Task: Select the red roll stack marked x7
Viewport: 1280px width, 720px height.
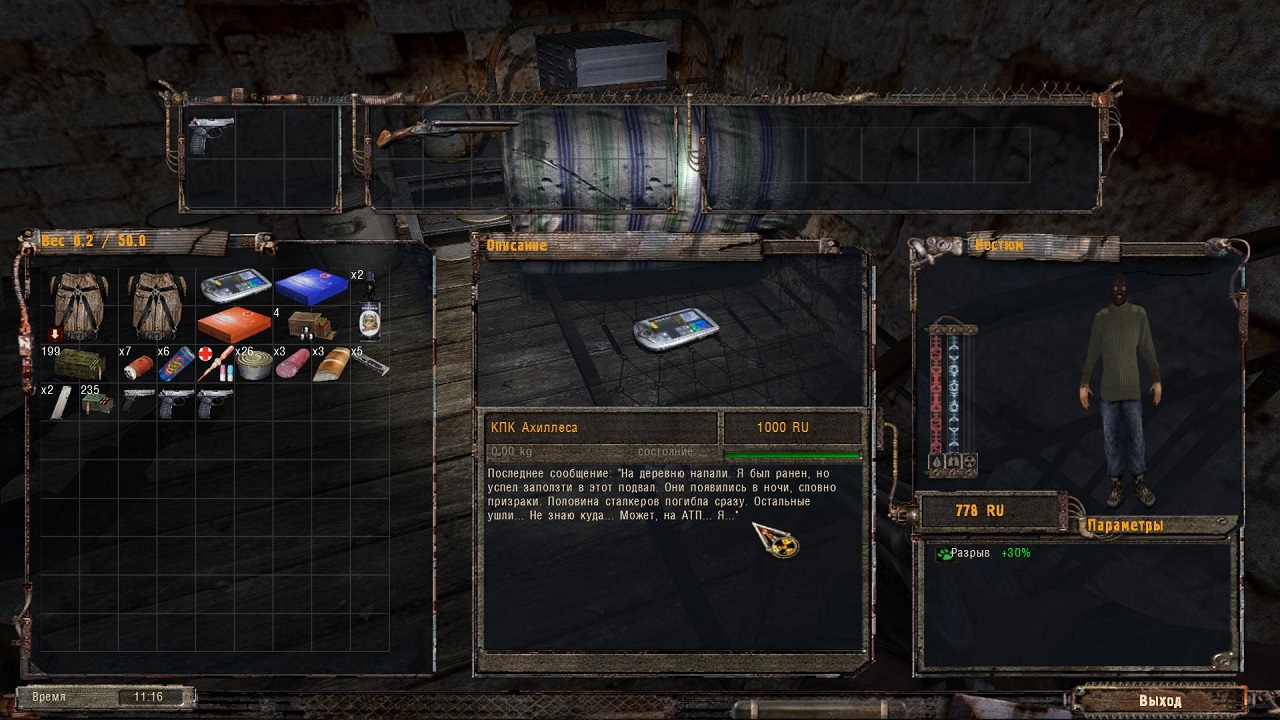Action: tap(136, 366)
